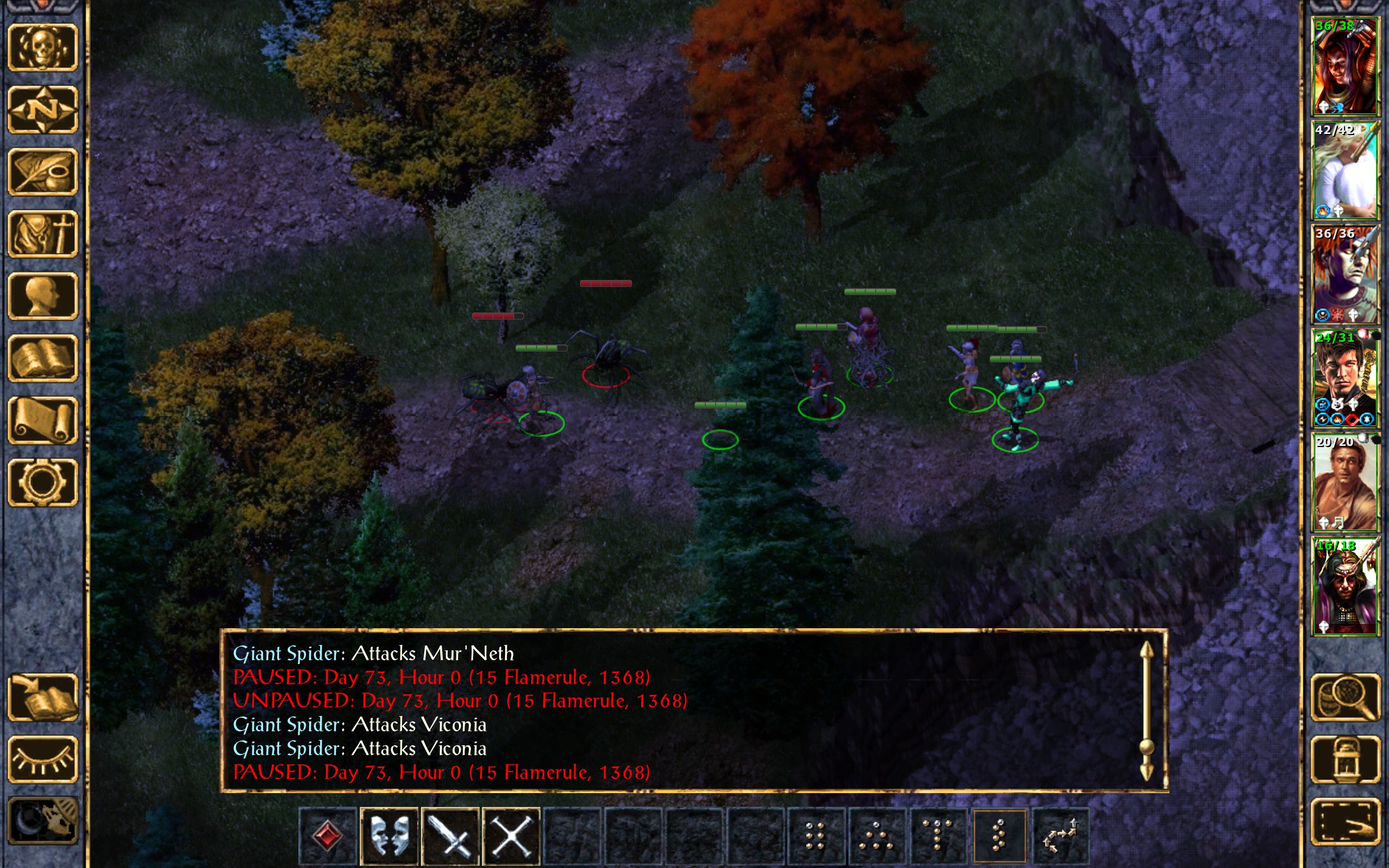Click the closed-eye button
Viewport: 1389px width, 868px height.
(42, 759)
